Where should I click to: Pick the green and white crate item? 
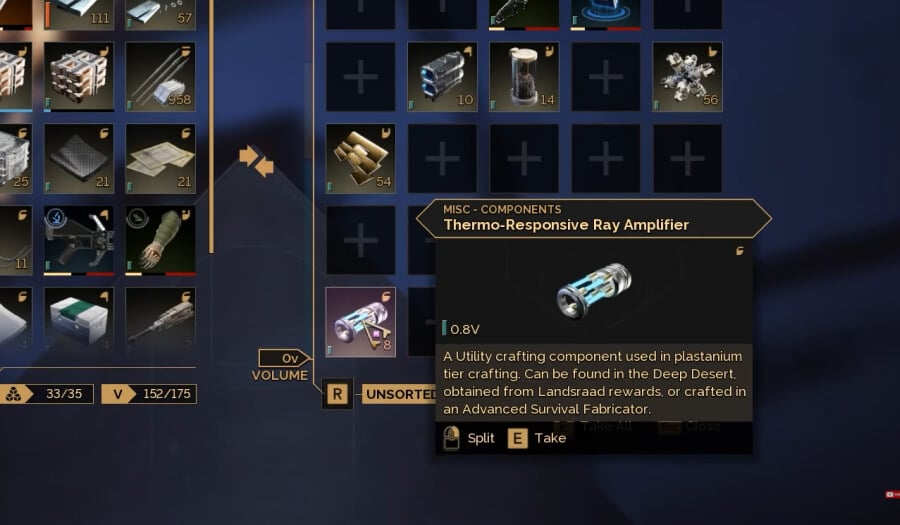79,322
